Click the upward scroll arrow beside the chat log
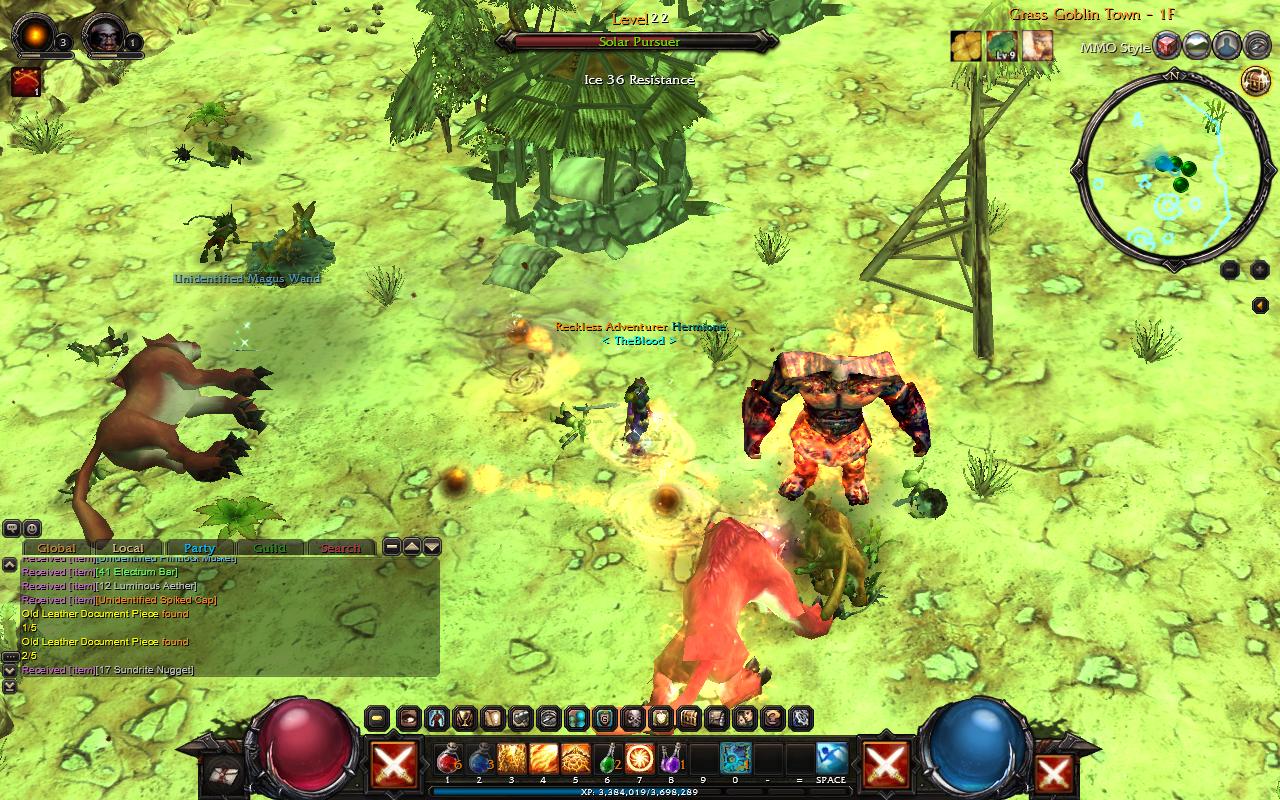 click(411, 547)
